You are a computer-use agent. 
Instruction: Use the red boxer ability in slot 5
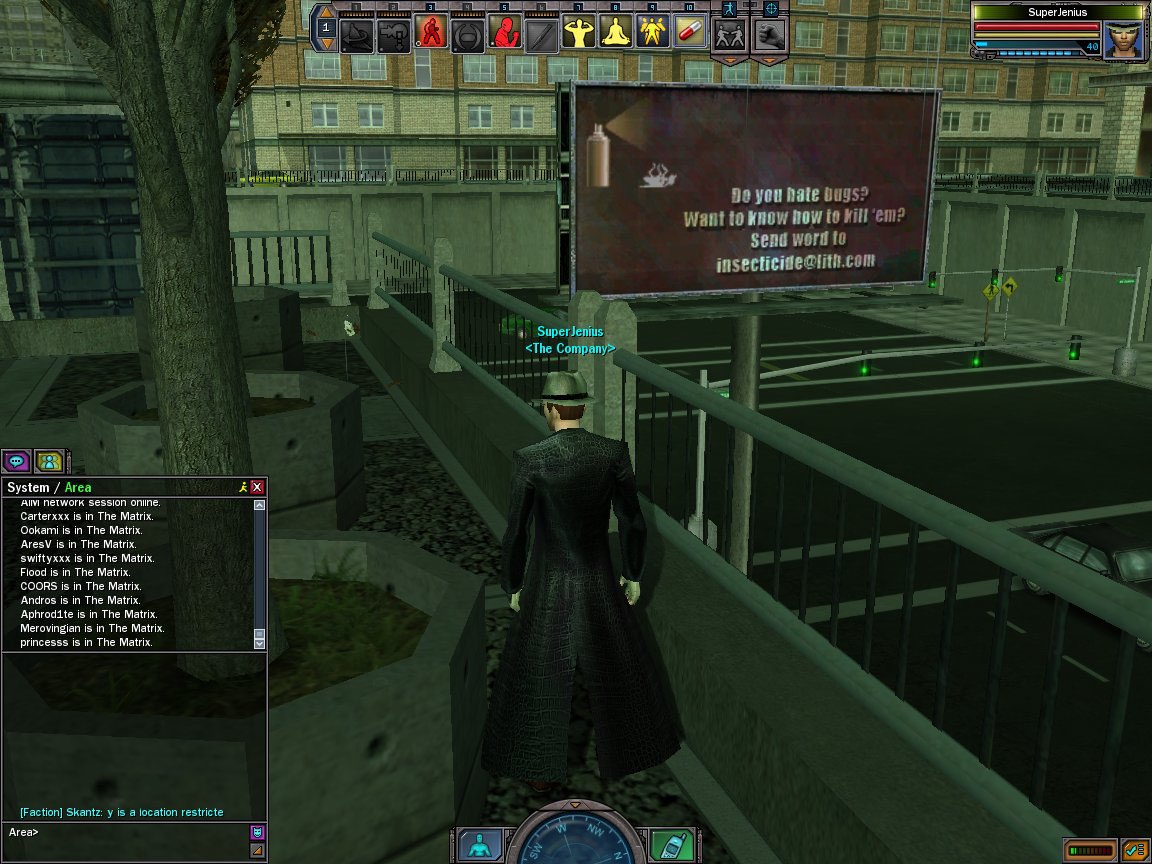tap(504, 33)
